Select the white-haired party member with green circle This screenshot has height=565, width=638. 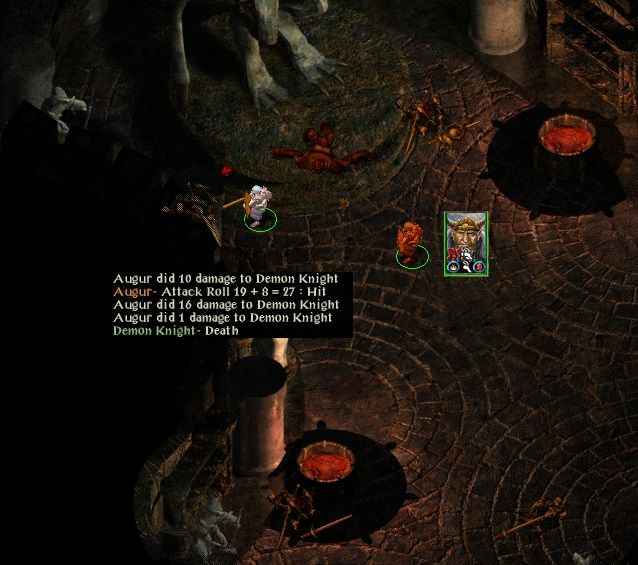[x=259, y=207]
